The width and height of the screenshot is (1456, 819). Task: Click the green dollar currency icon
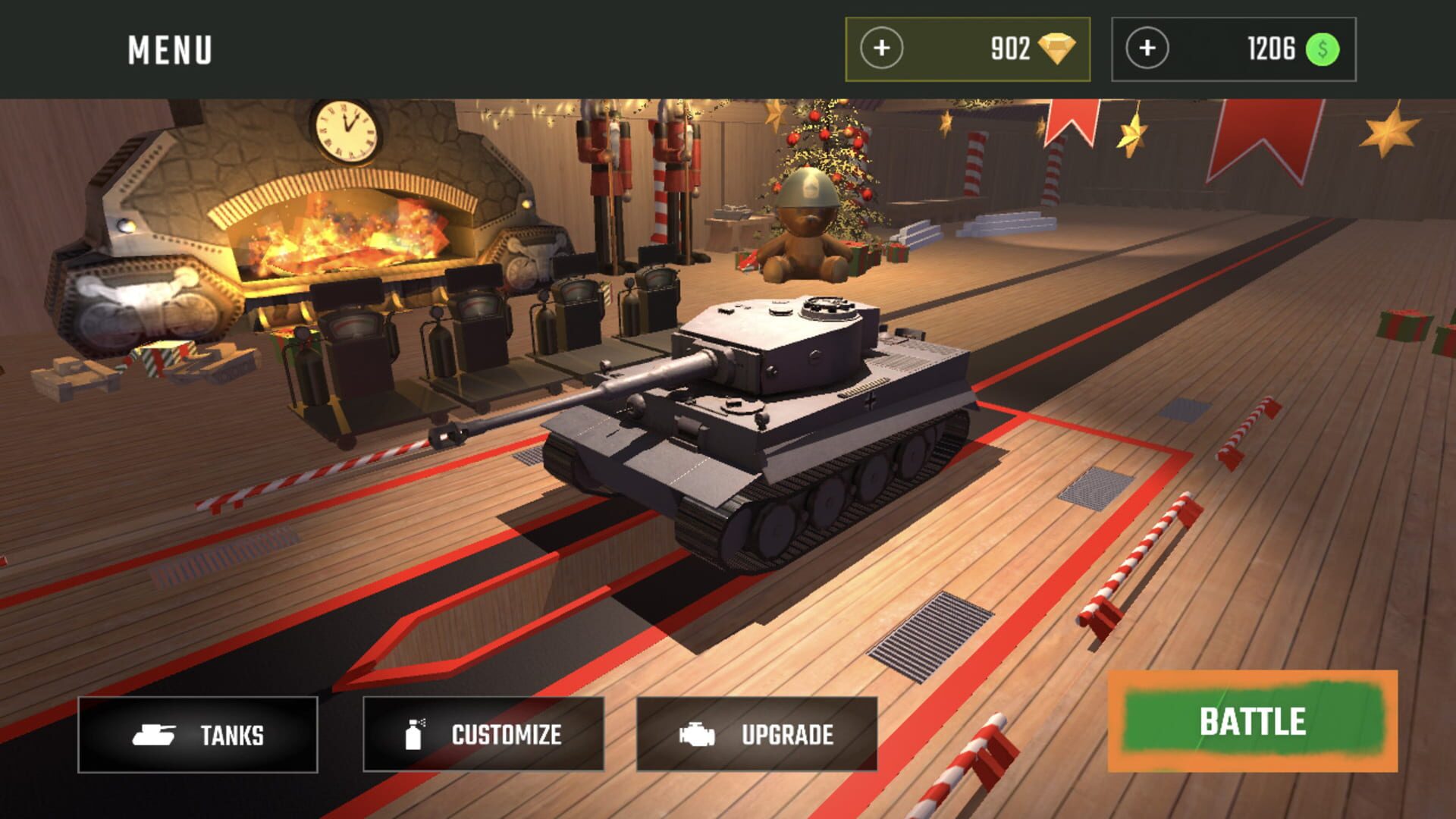click(x=1320, y=49)
